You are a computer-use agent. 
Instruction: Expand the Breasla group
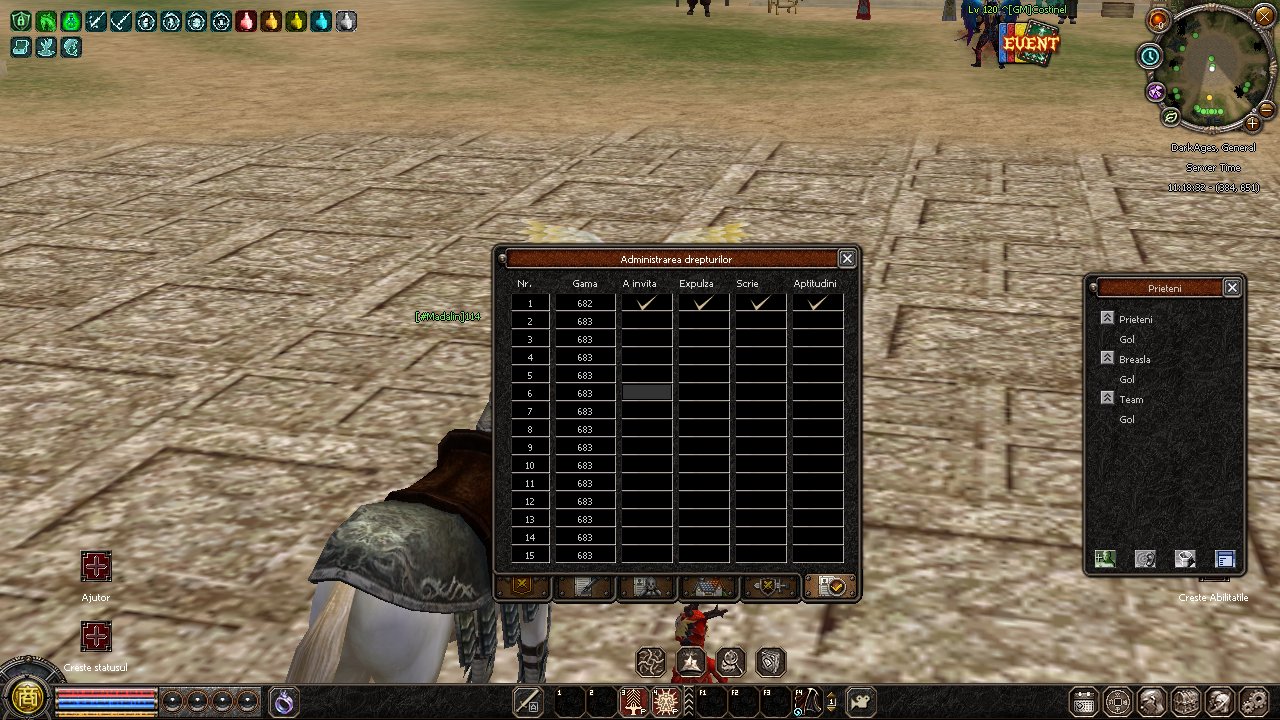[x=1106, y=358]
